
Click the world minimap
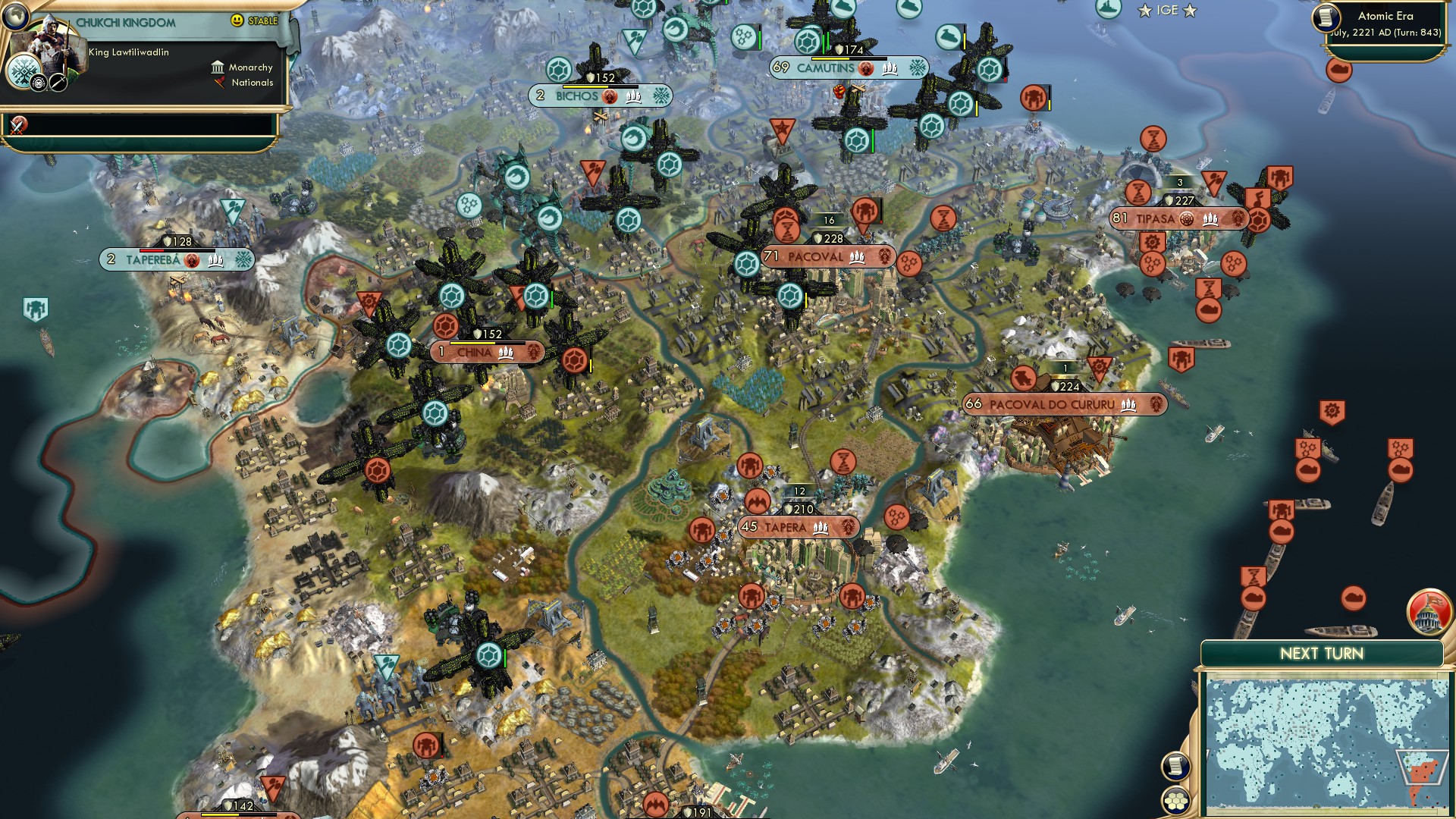(x=1327, y=745)
